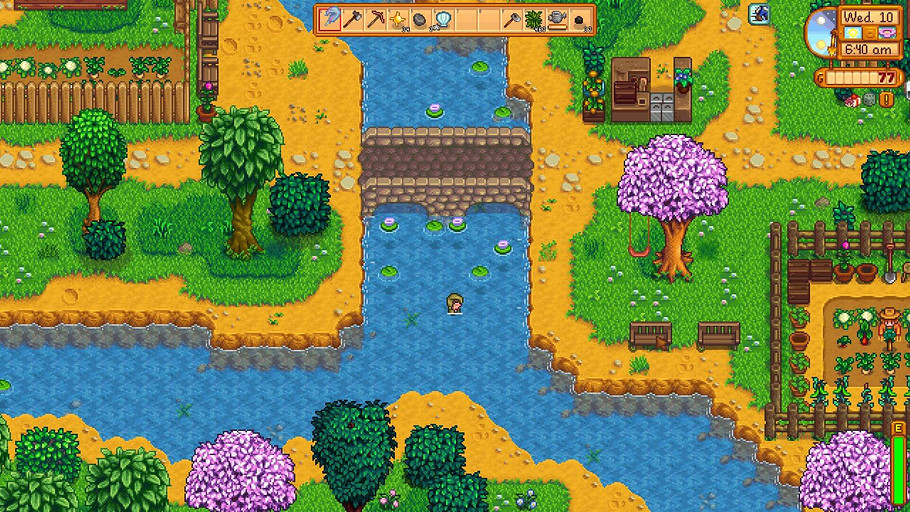Open the journal with the exclamation mark icon
Screen dimensions: 910x512
885,98
